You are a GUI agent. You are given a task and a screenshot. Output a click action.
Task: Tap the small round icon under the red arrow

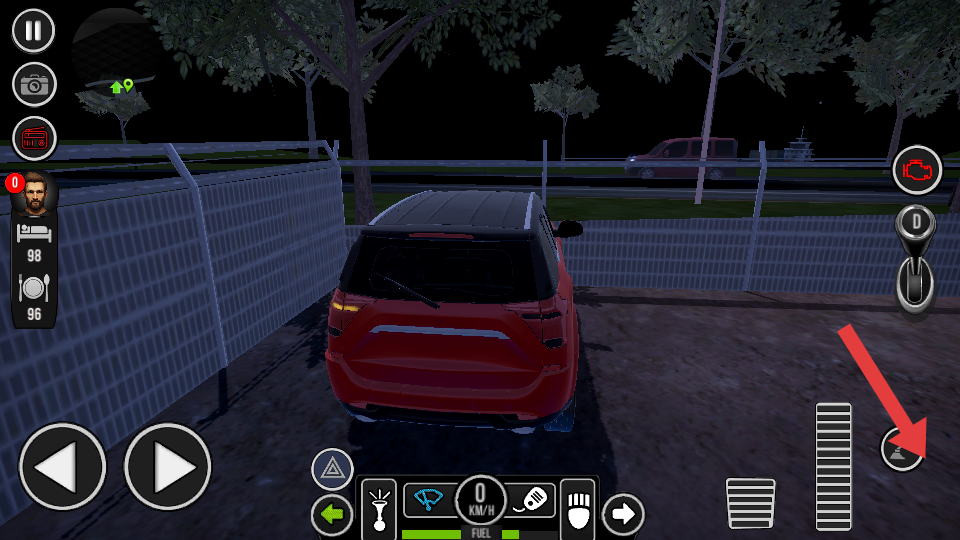[x=899, y=448]
